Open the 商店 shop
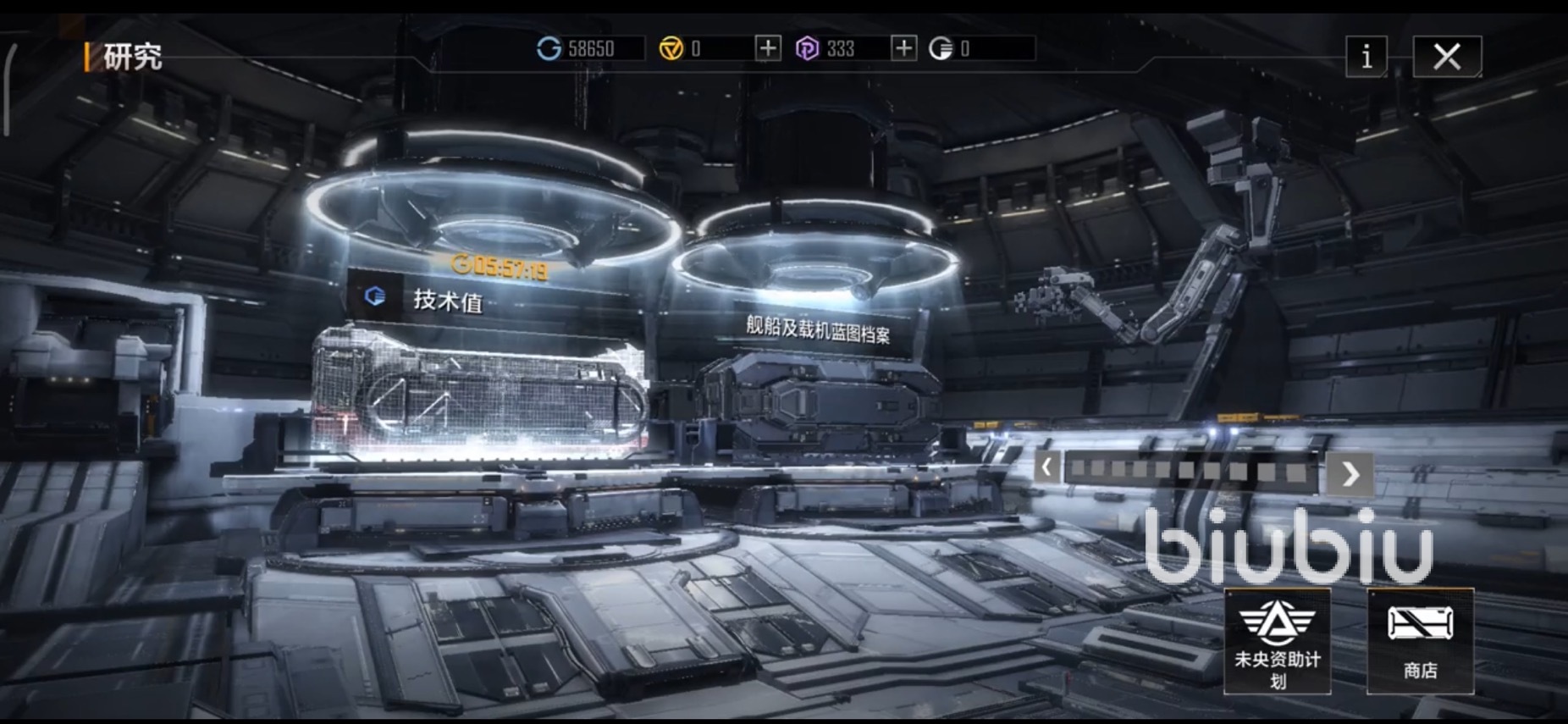The height and width of the screenshot is (724, 1568). 1420,641
